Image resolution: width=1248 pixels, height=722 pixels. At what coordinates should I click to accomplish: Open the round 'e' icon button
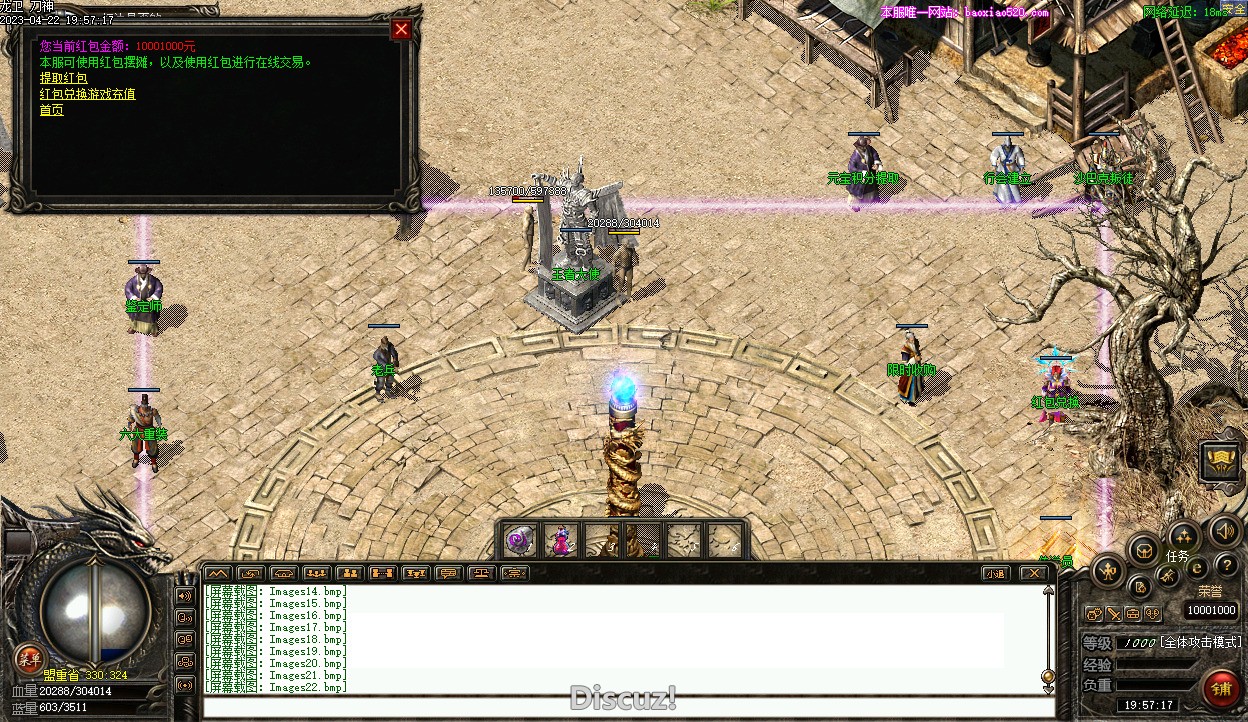click(x=1196, y=567)
